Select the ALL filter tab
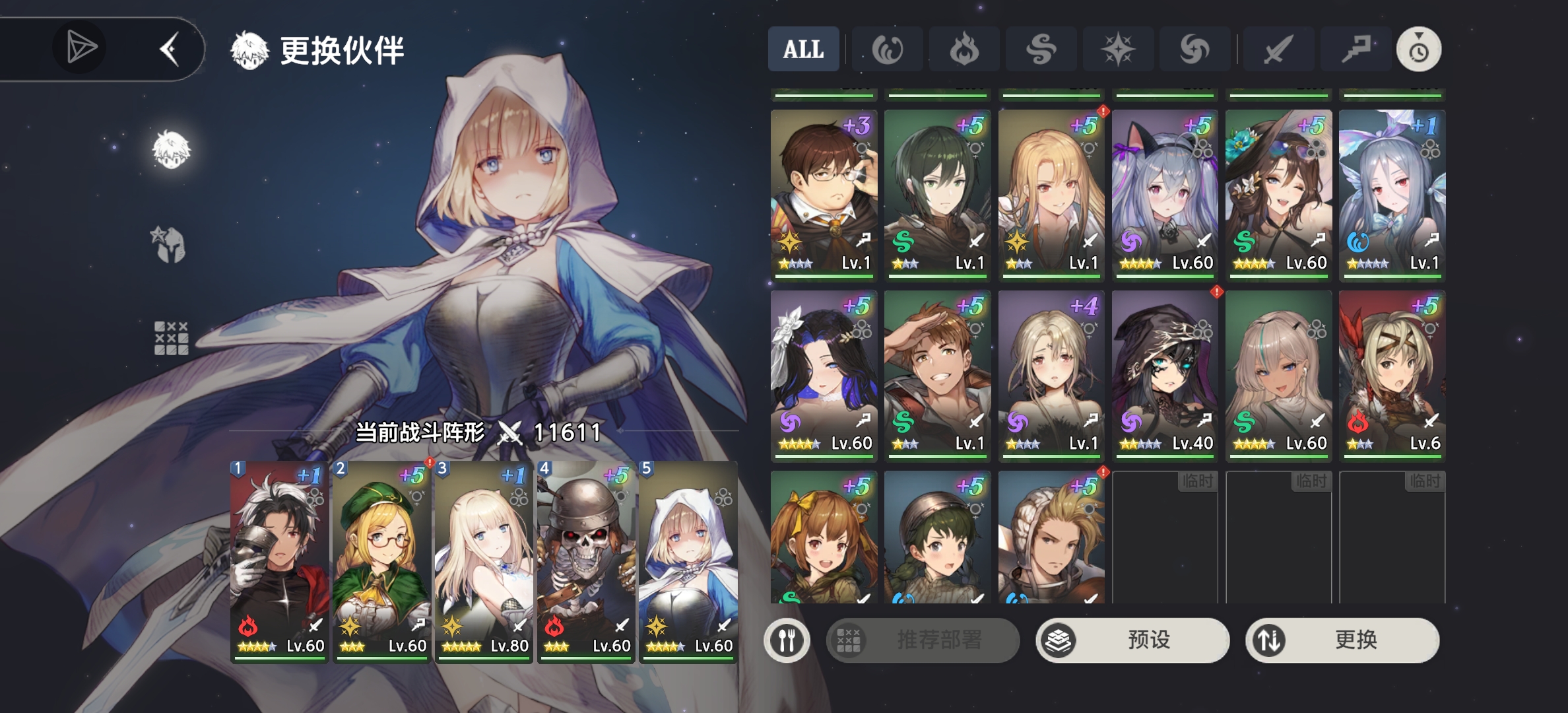Image resolution: width=1568 pixels, height=713 pixels. point(803,49)
